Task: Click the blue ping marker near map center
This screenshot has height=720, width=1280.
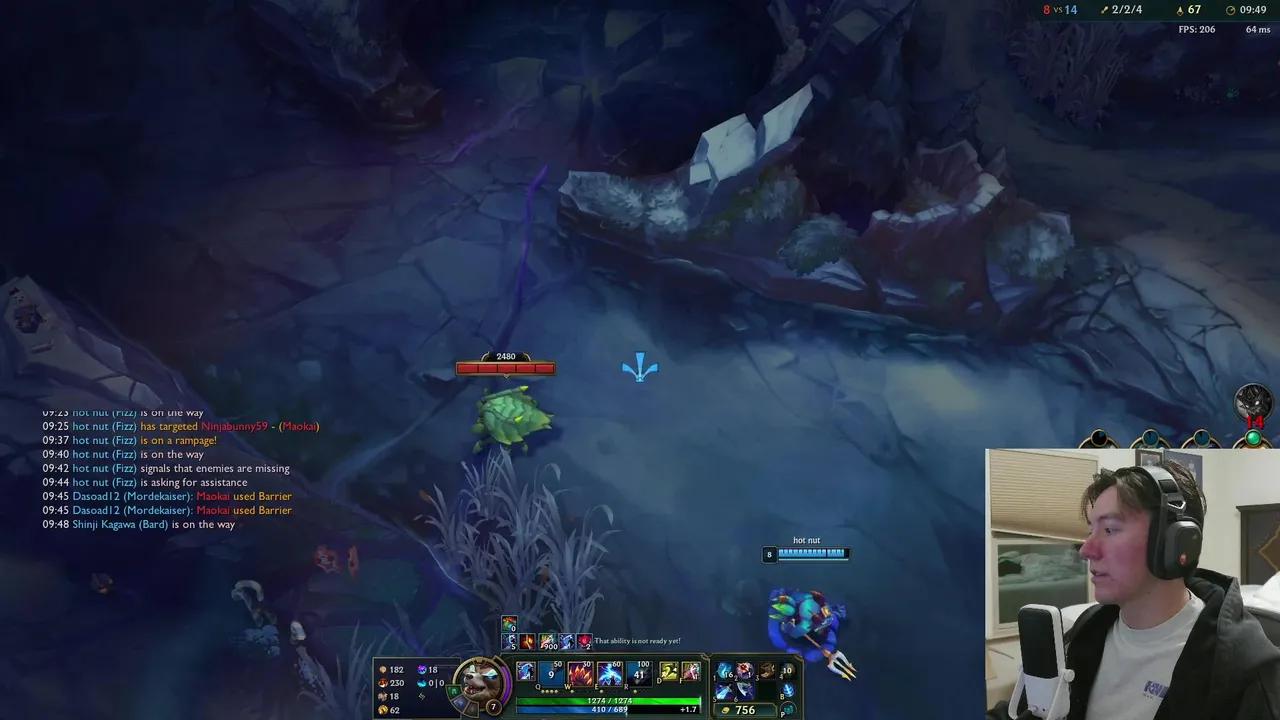Action: pos(640,368)
